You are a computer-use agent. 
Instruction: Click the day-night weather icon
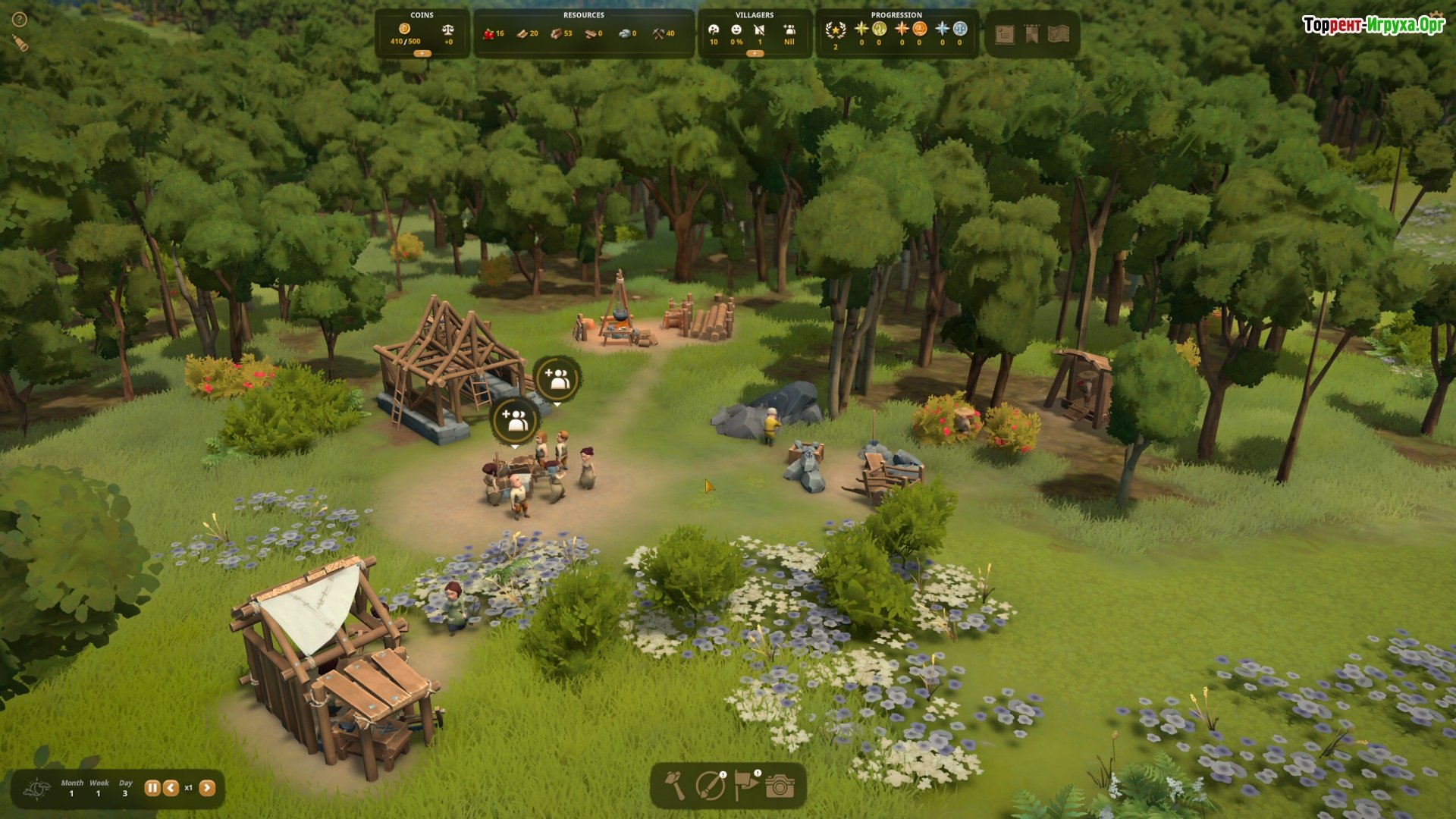tap(38, 789)
